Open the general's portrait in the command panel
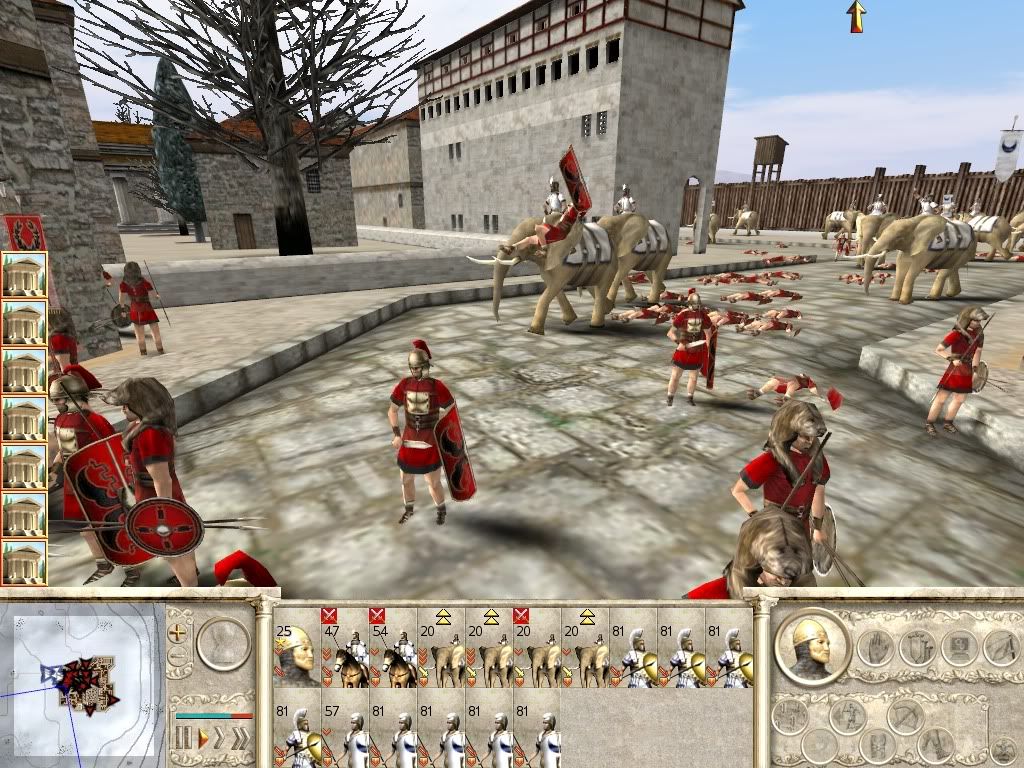Viewport: 1024px width, 768px height. (810, 645)
